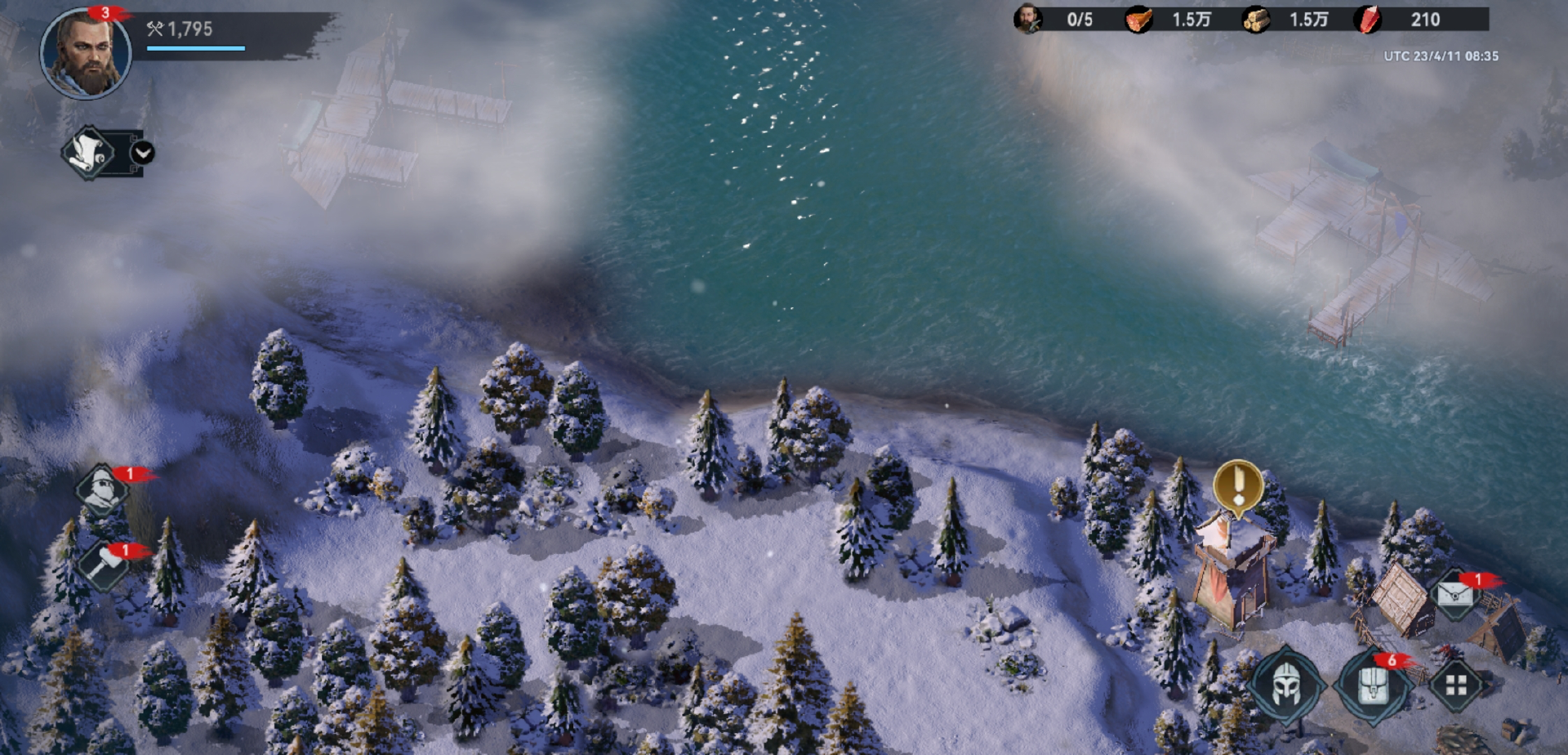Tap the meat food resource icon
This screenshot has width=1568, height=755.
1138,20
